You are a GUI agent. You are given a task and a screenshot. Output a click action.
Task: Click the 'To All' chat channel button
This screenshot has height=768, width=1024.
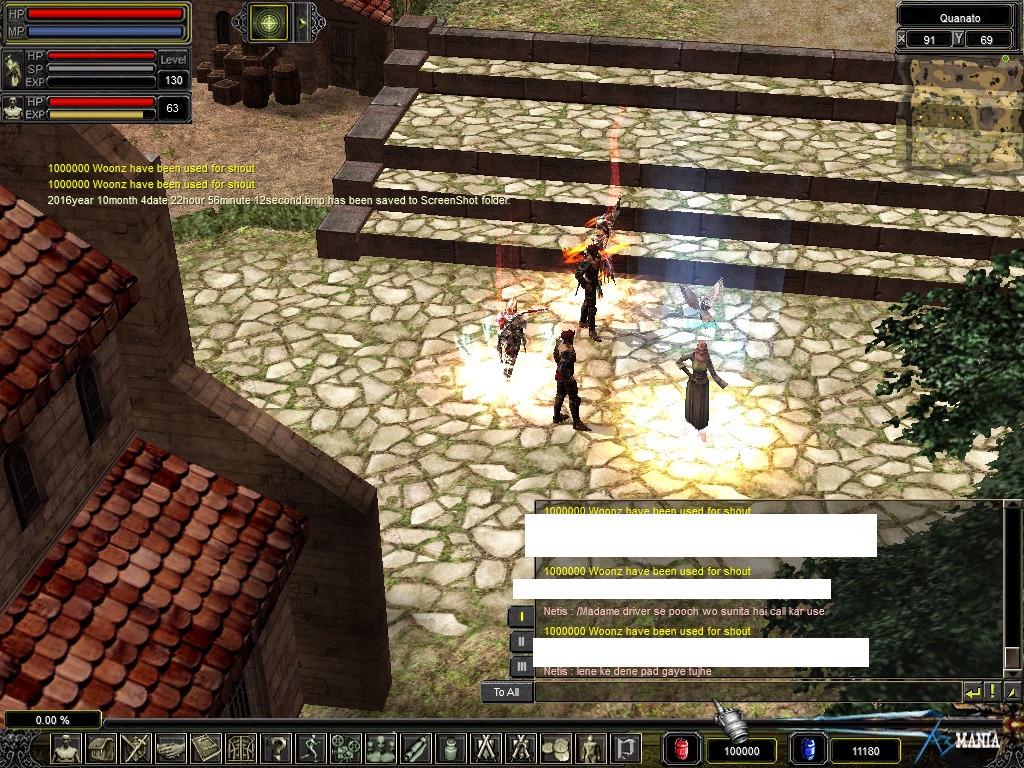pos(506,692)
